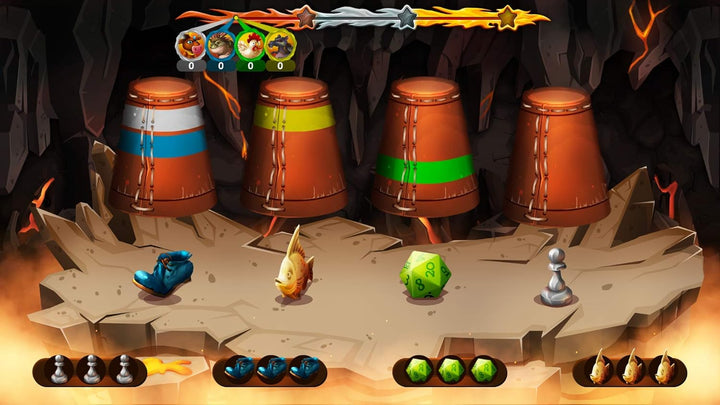Viewport: 720px width, 405px height.
Task: Select the green die token
Action: (x=425, y=273)
